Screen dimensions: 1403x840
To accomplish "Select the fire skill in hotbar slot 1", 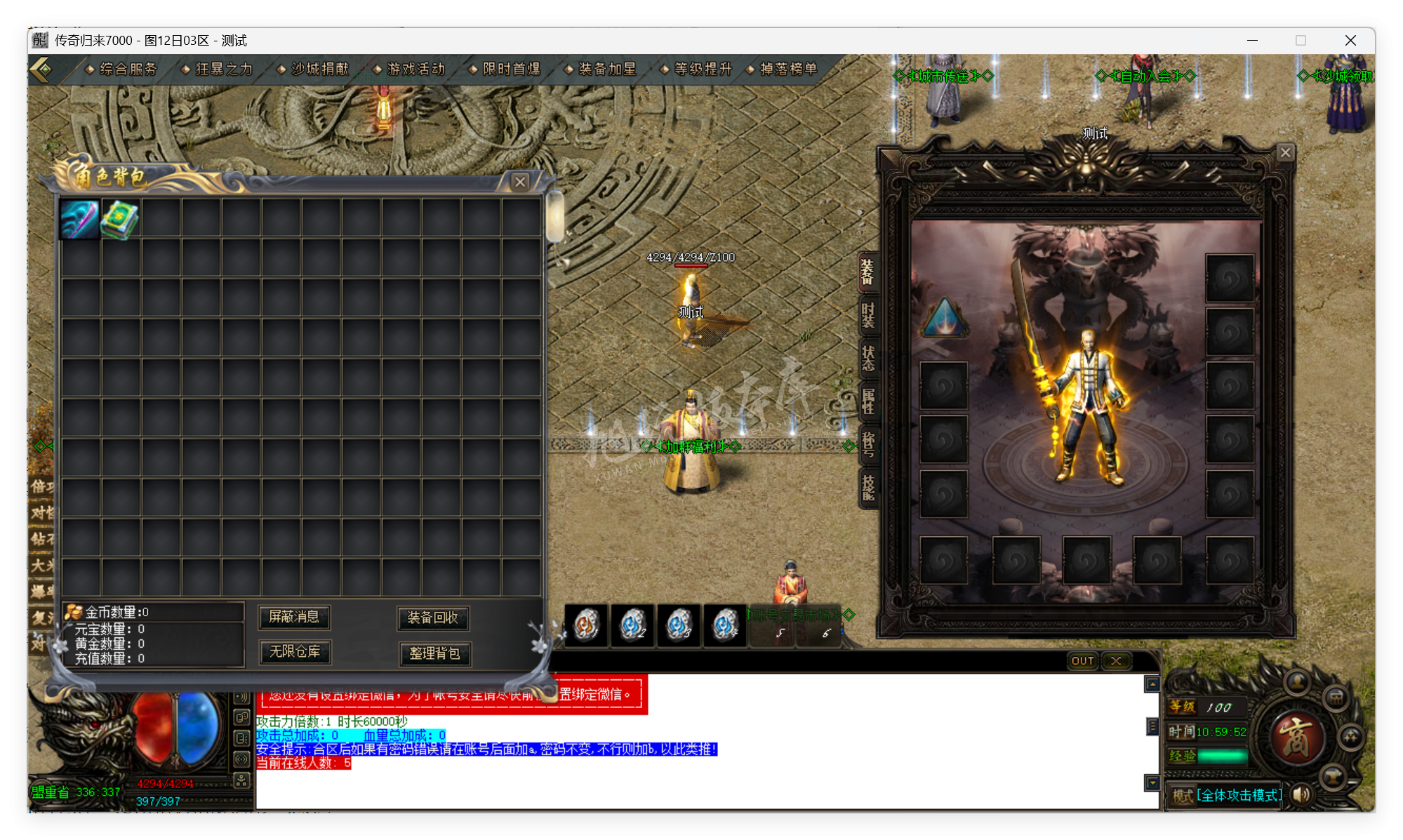I will coord(587,625).
